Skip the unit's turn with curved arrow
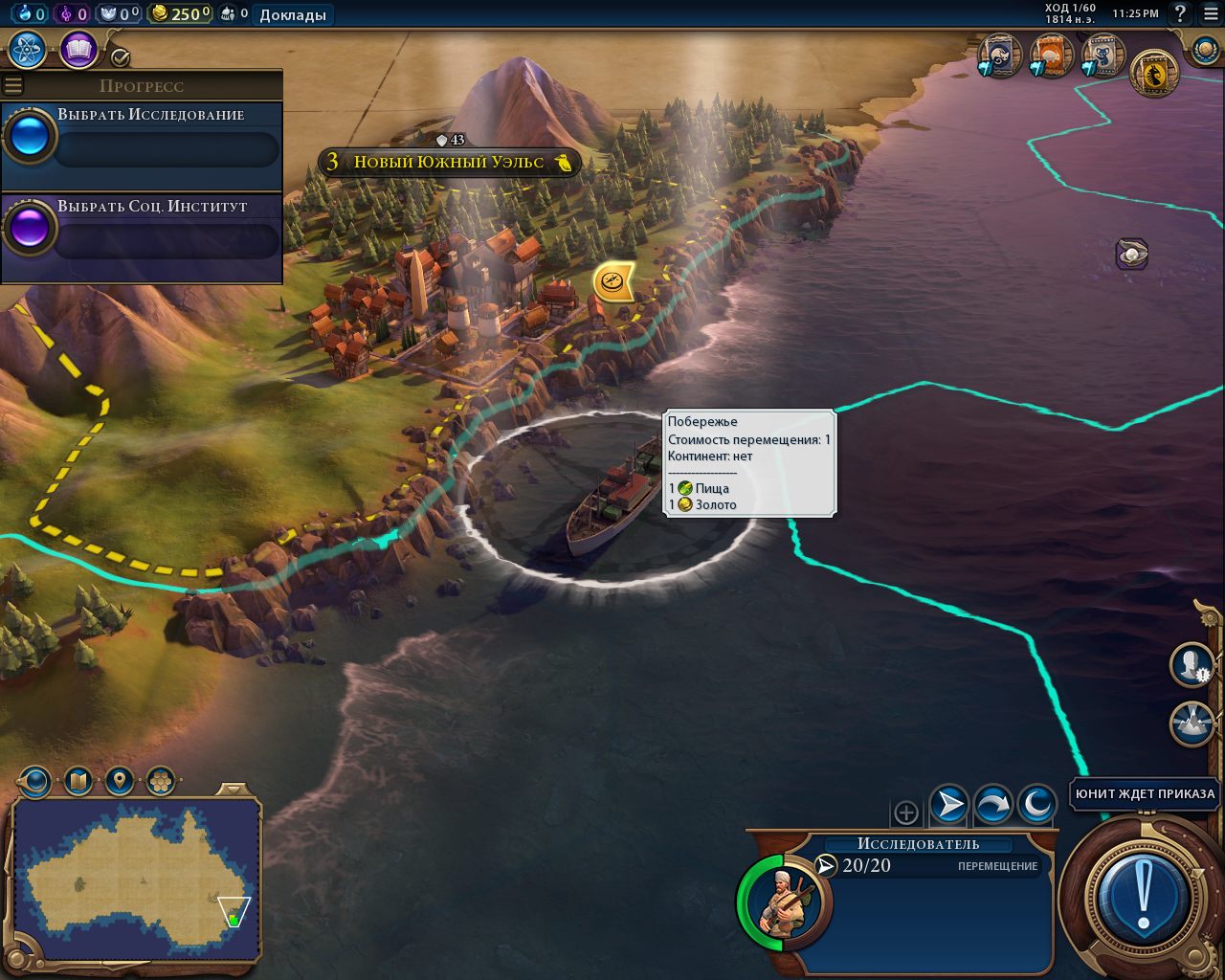 [x=992, y=805]
